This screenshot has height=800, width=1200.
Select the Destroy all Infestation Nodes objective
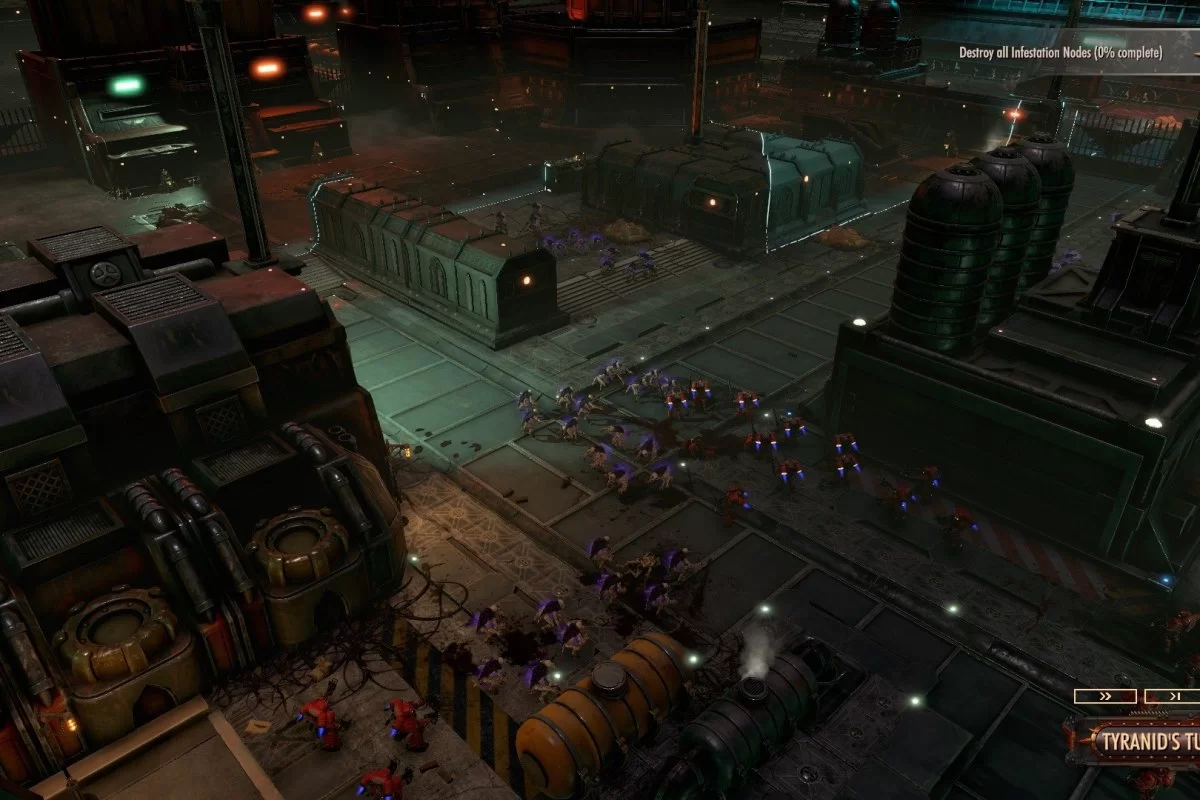click(1060, 52)
